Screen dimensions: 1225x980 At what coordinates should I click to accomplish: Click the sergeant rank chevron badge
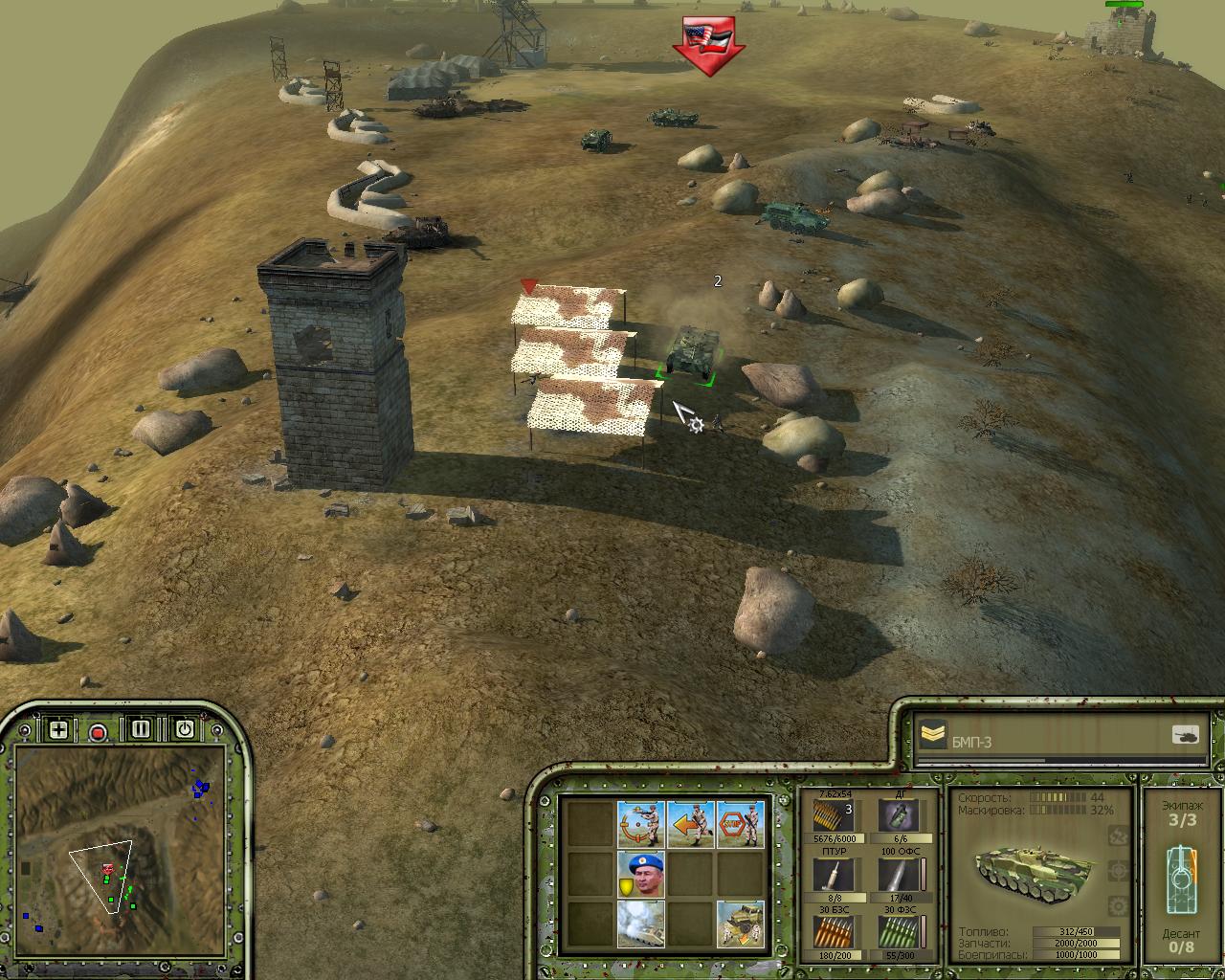932,735
